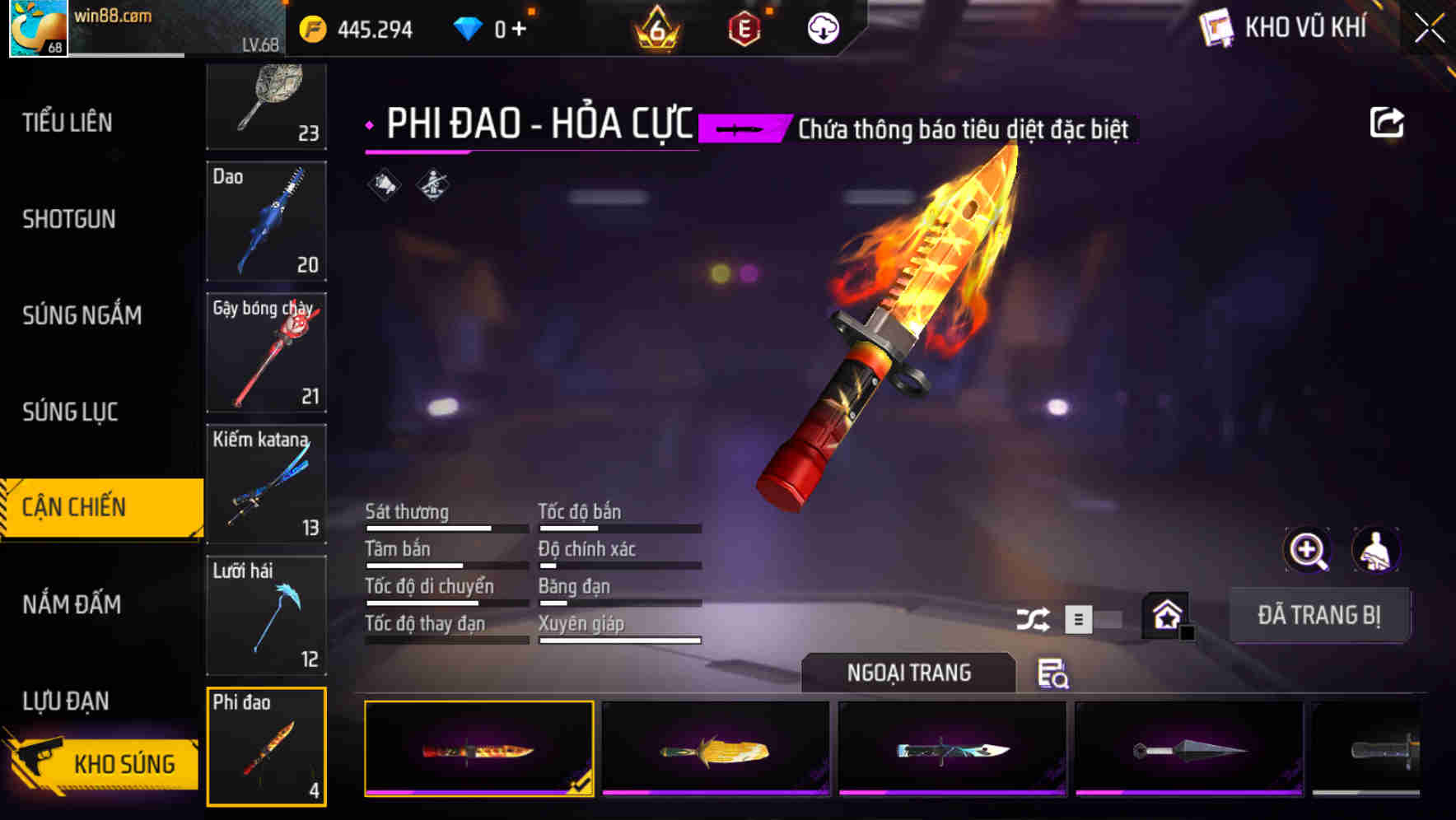Select the golden knife skin thumbnail
The height and width of the screenshot is (820, 1456).
713,751
